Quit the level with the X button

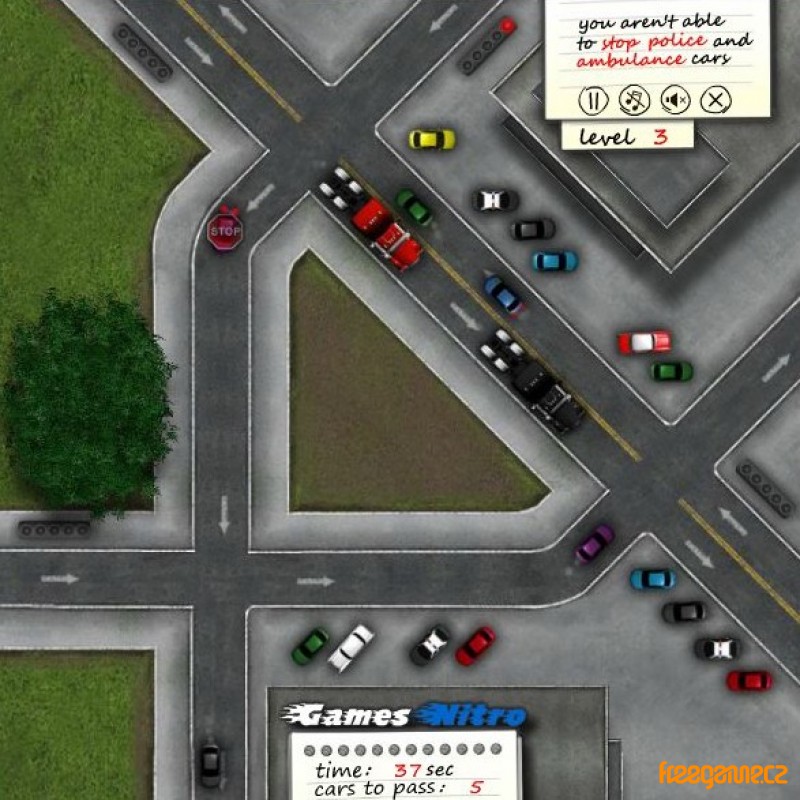click(716, 99)
